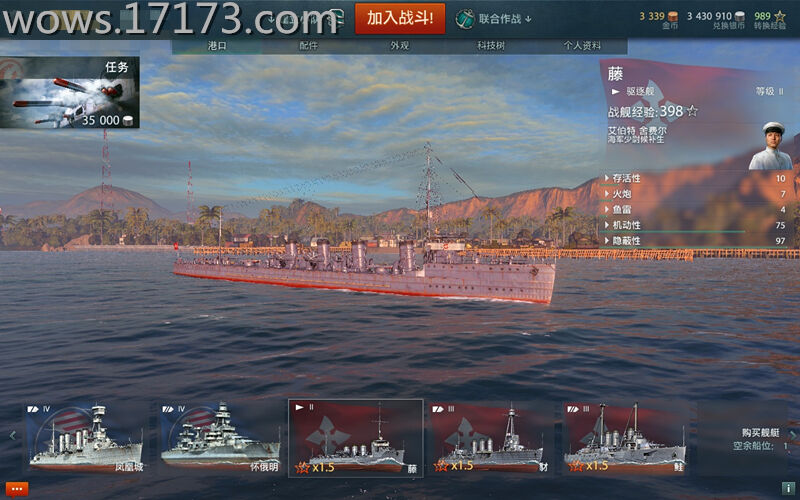Screen dimensions: 800x500
Task: Open the 科技树 tech tree tab
Action: pyautogui.click(x=490, y=45)
